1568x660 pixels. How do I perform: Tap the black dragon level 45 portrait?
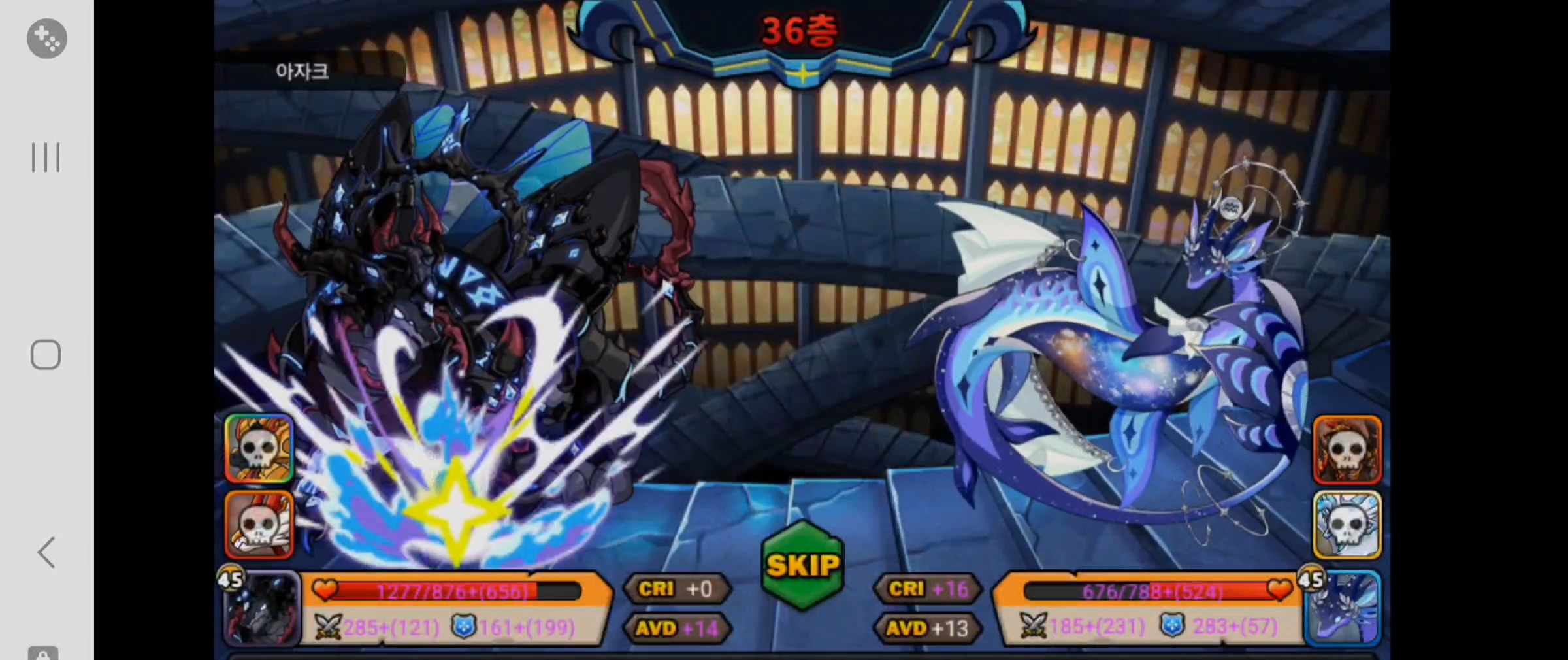point(263,609)
